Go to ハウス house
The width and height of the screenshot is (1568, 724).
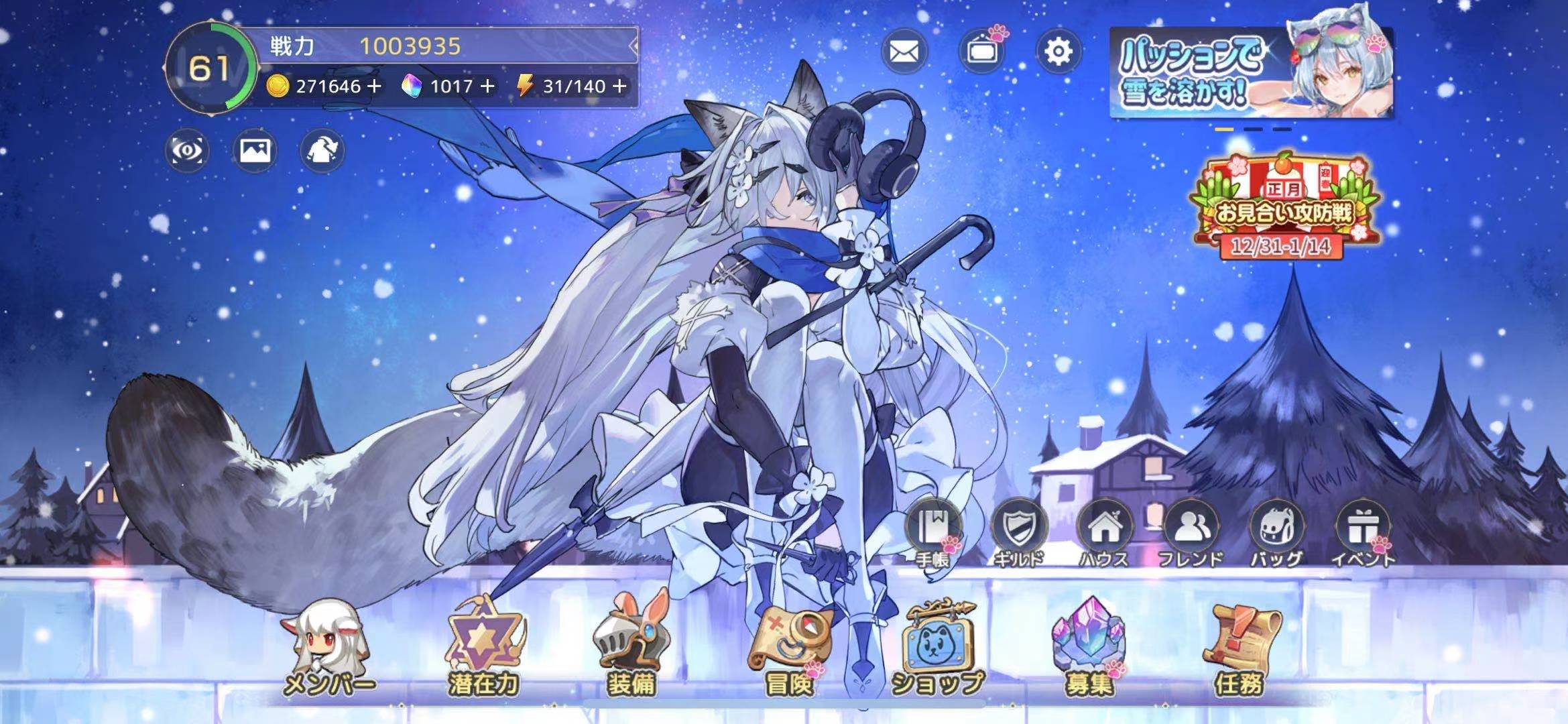(x=1103, y=532)
